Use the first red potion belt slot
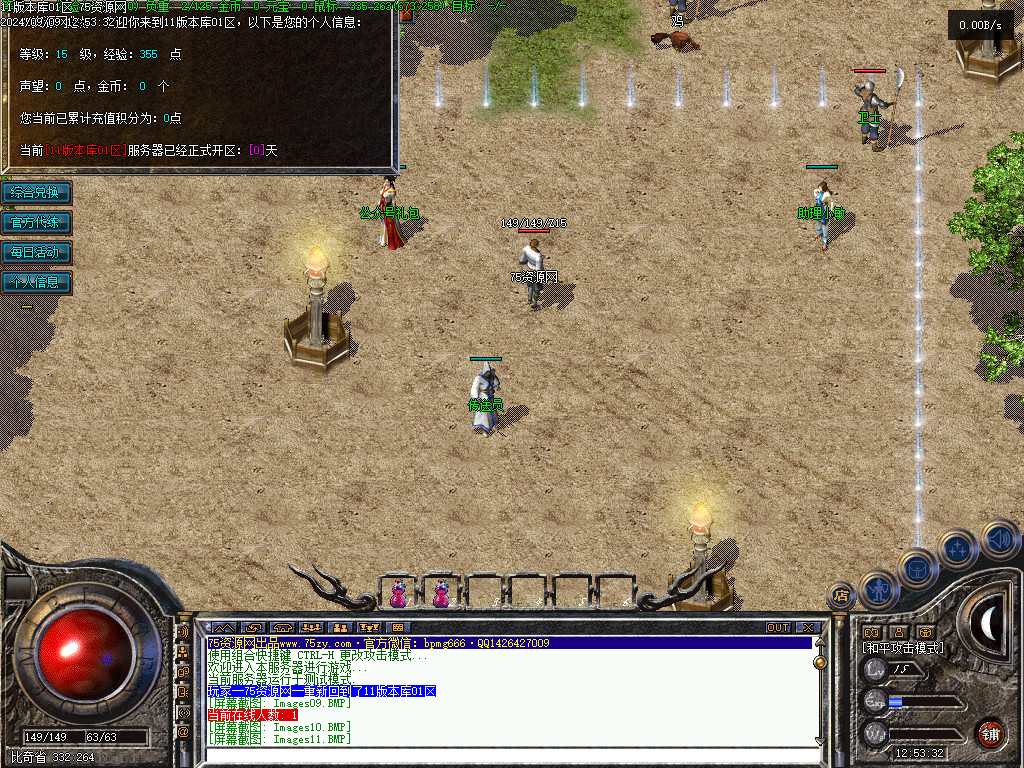Viewport: 1024px width, 768px height. 398,594
